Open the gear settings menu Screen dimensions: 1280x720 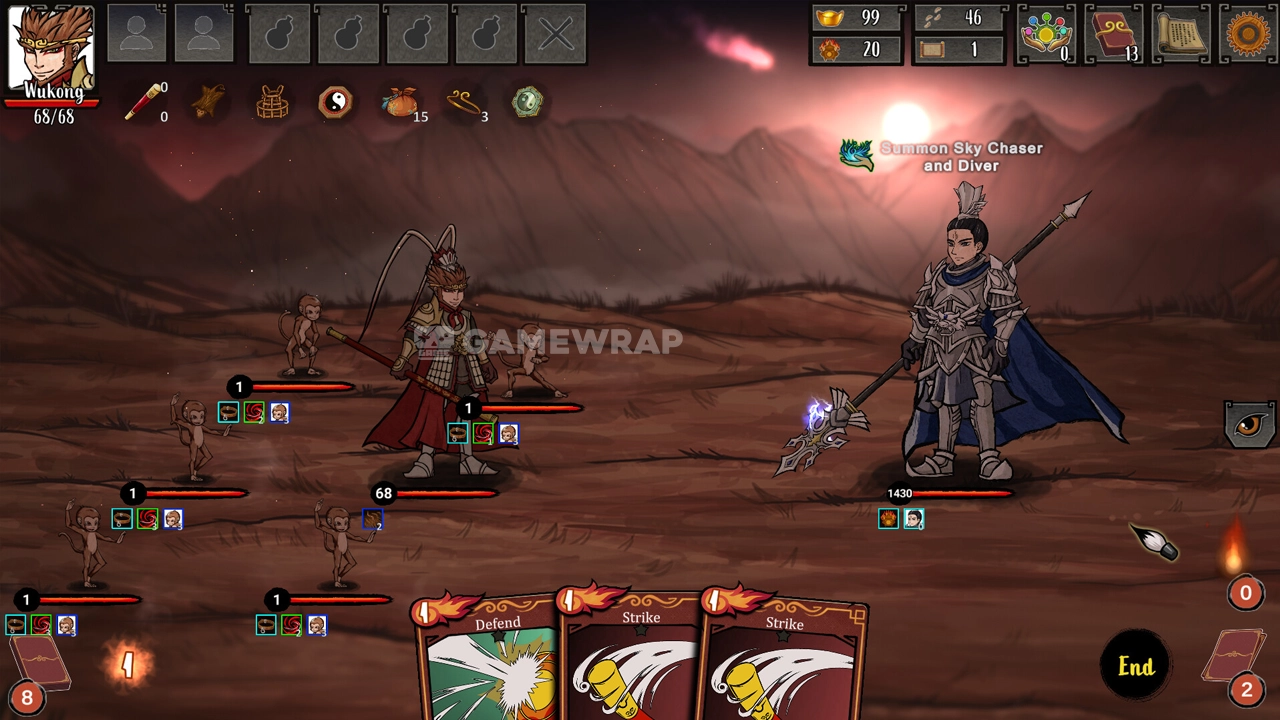[1247, 34]
